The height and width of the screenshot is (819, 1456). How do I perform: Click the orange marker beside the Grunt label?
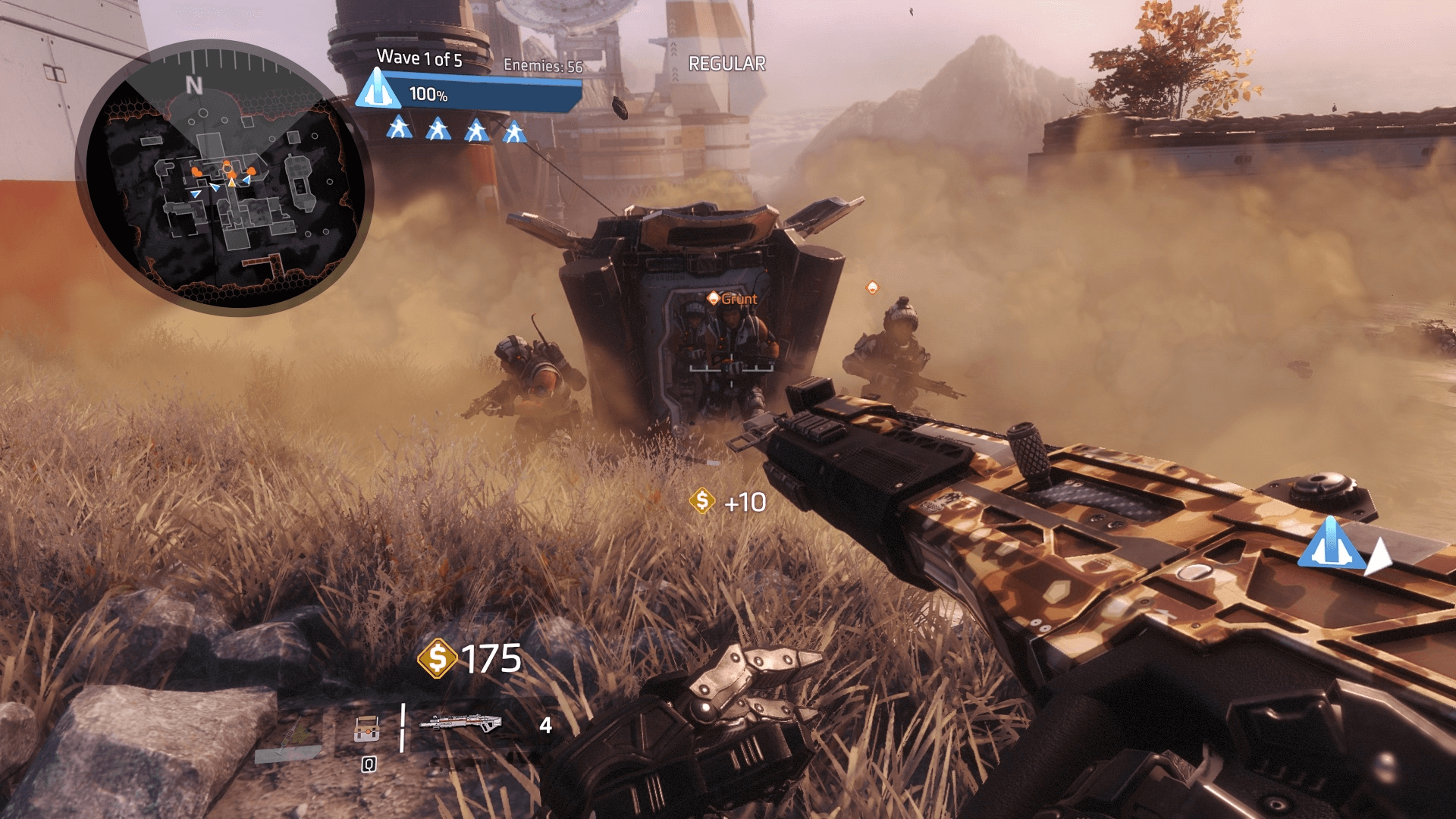713,299
